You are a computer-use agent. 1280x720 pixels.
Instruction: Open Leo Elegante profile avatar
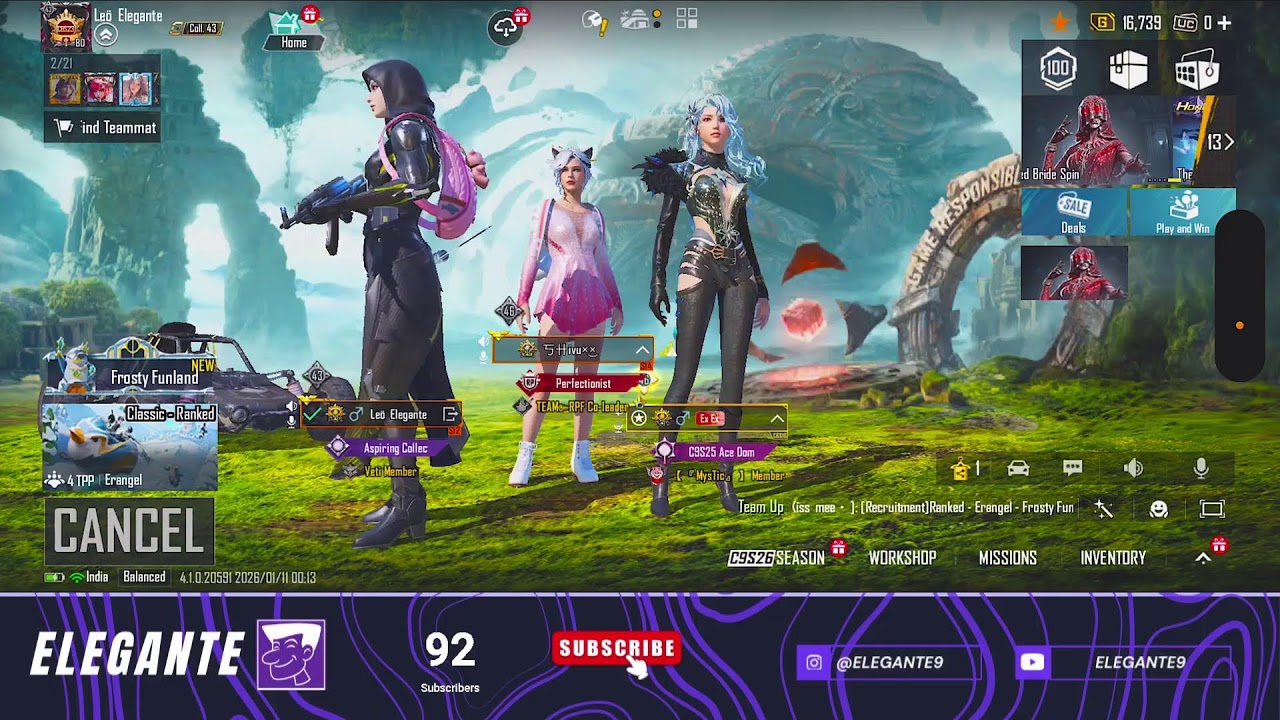[65, 27]
